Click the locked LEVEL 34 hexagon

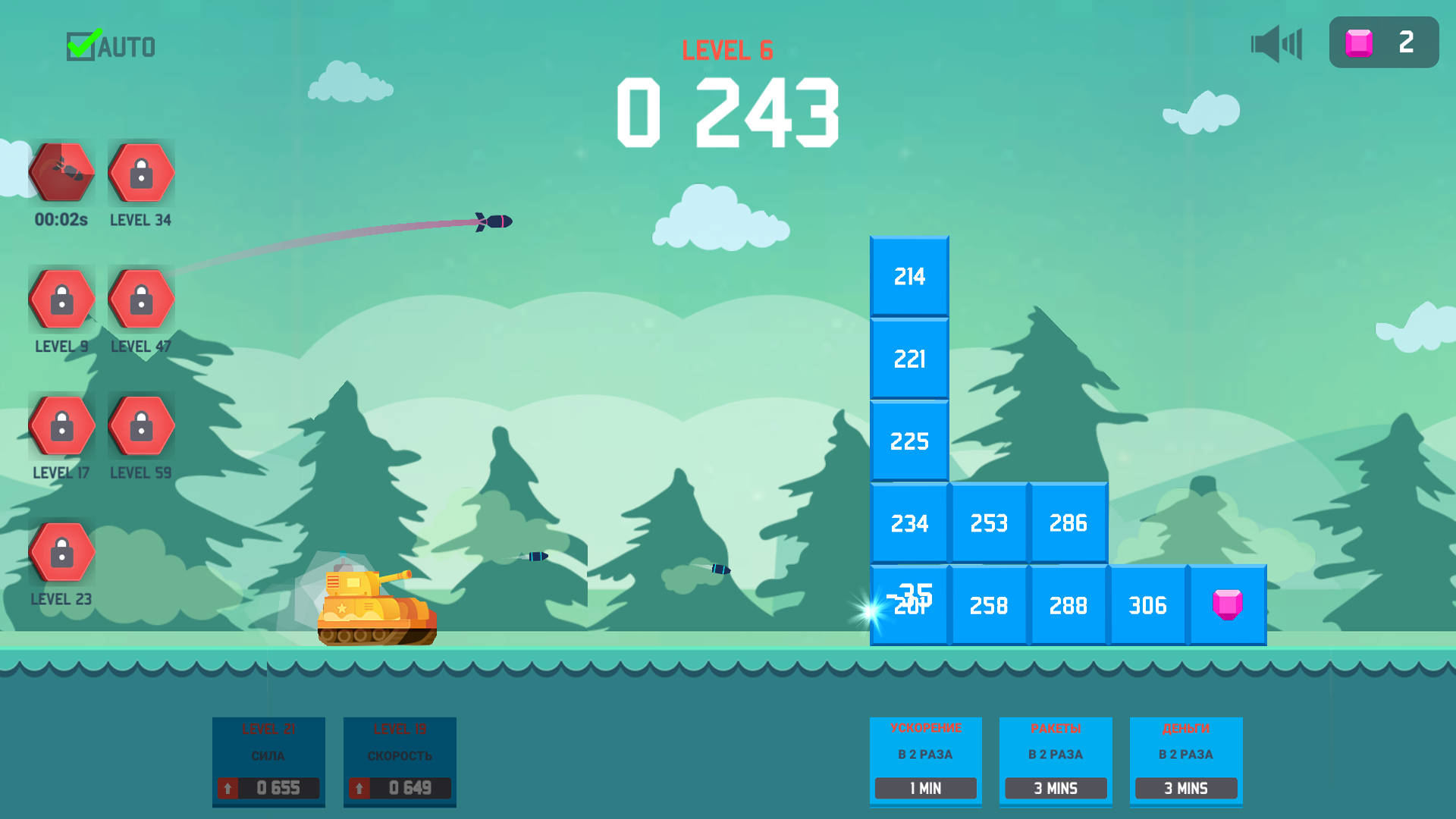pos(141,173)
